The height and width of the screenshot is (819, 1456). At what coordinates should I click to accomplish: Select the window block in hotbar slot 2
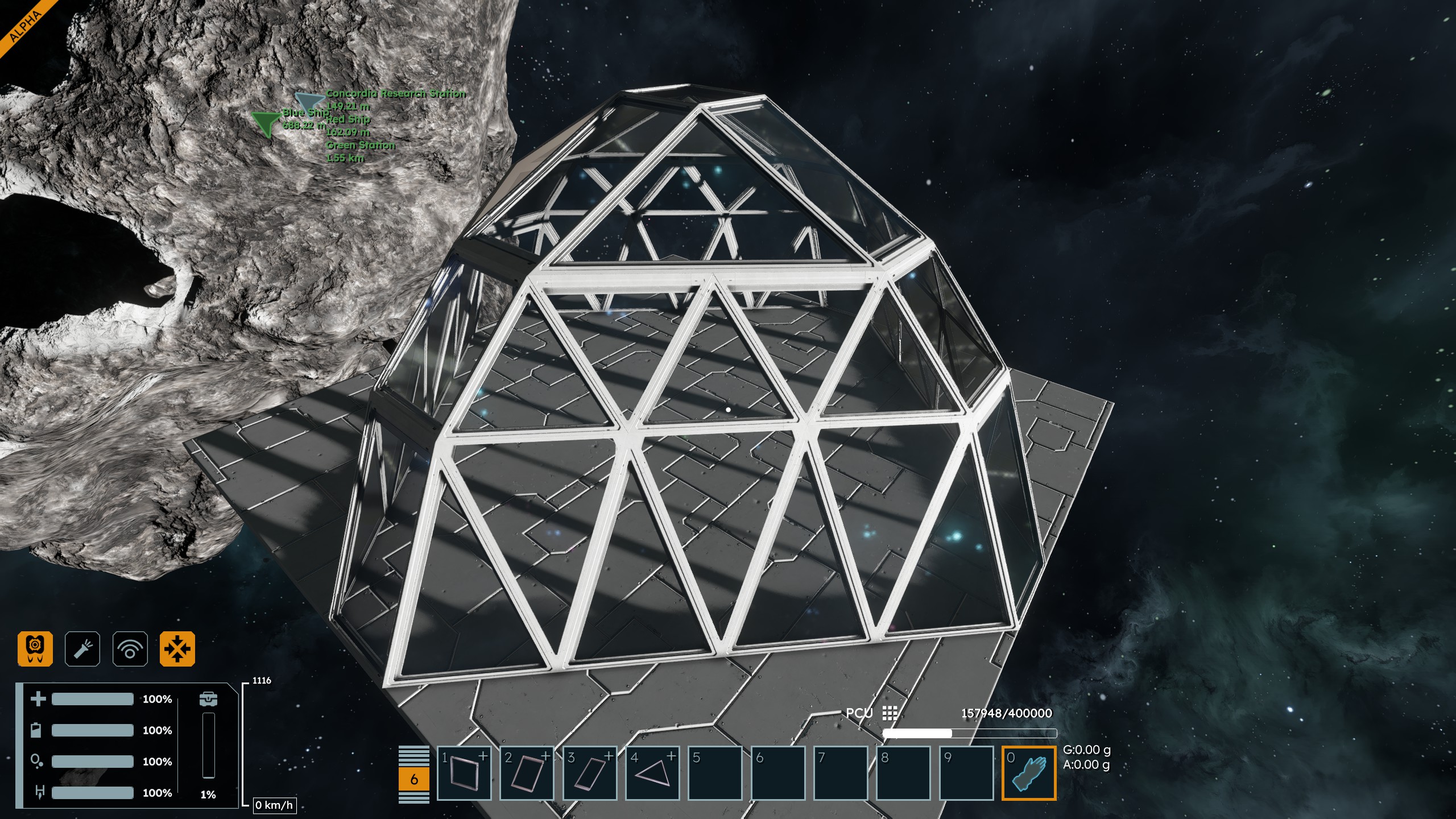[x=527, y=773]
